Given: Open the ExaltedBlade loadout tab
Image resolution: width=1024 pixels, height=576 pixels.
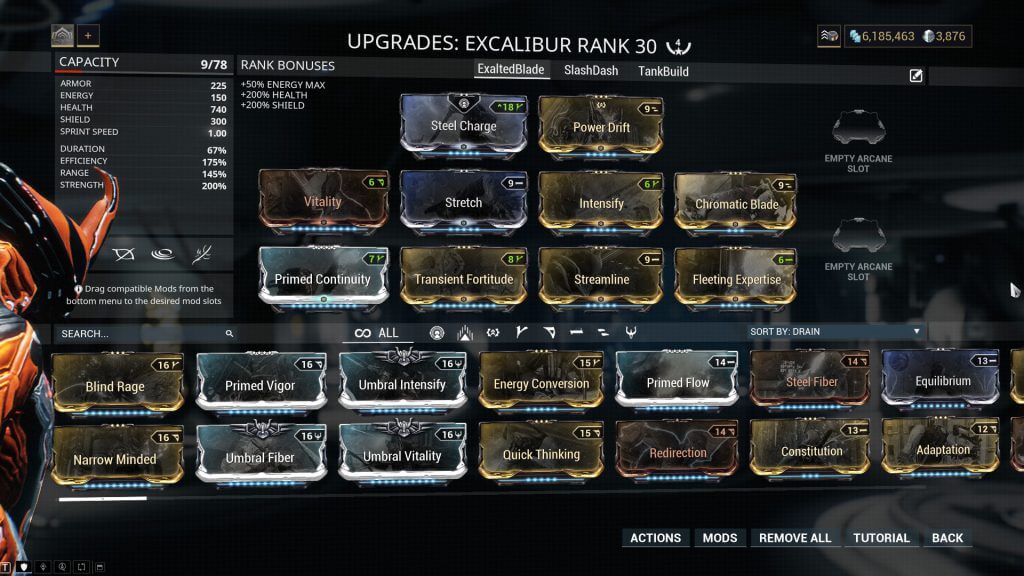Looking at the screenshot, I should point(513,71).
